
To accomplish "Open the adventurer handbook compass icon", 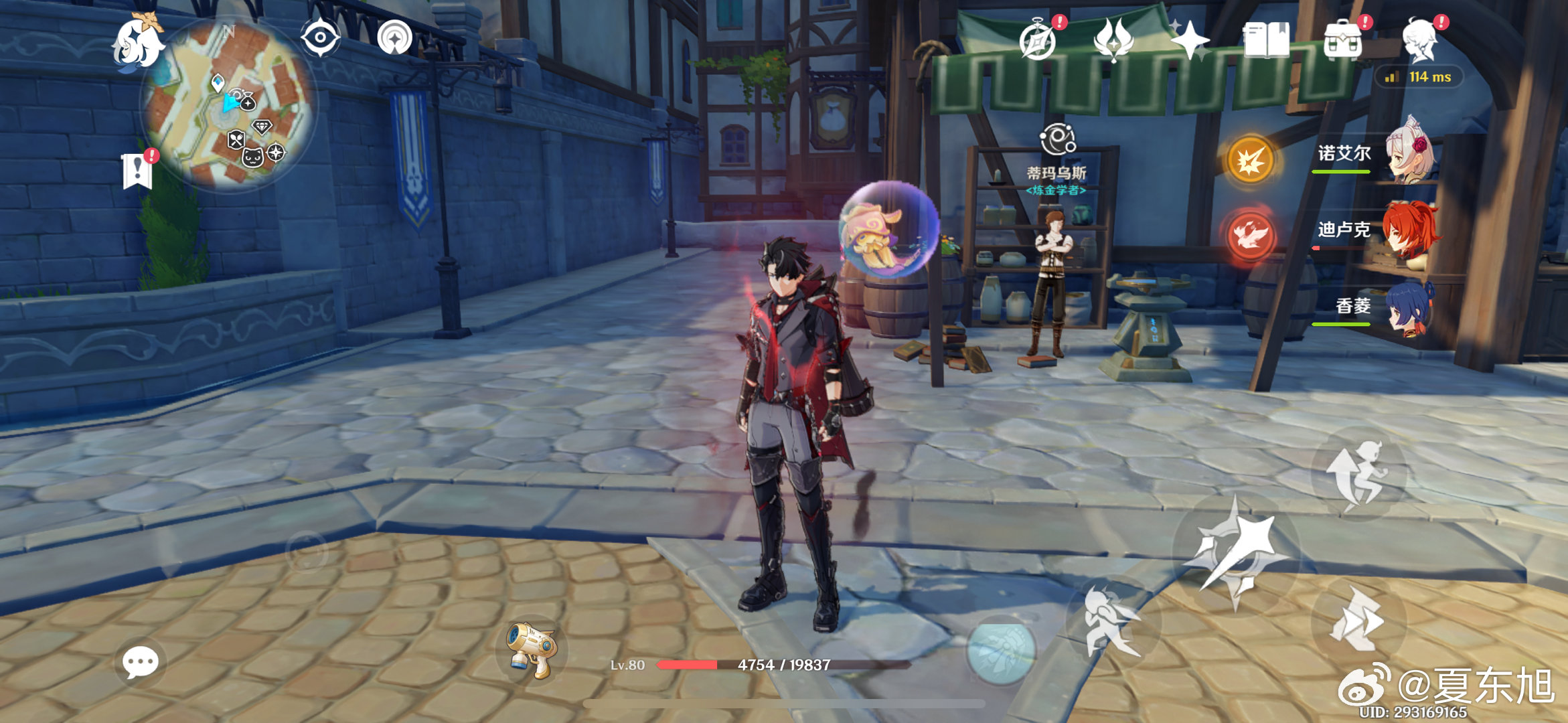I will (1038, 40).
